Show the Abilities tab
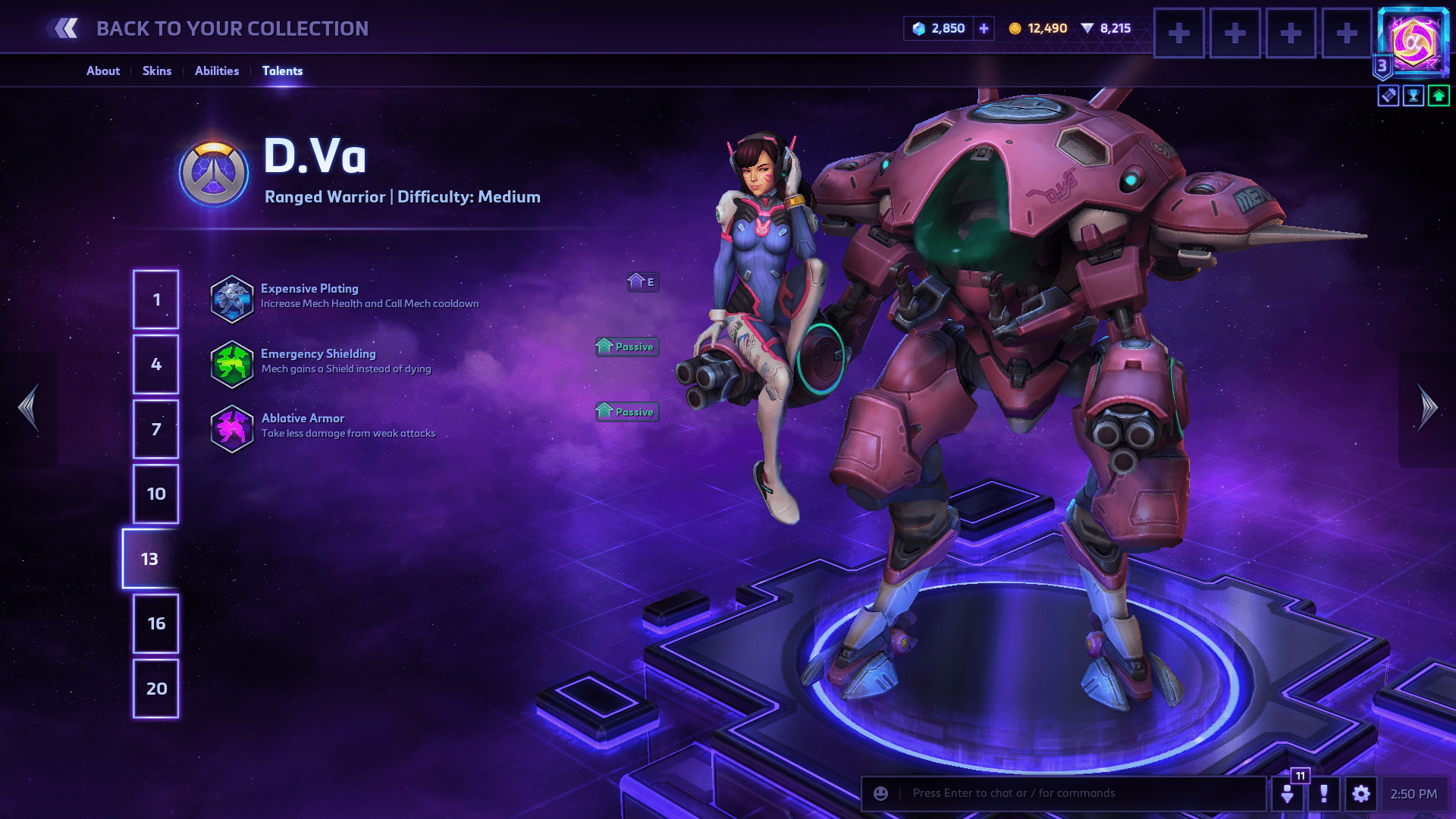1456x819 pixels. tap(217, 71)
